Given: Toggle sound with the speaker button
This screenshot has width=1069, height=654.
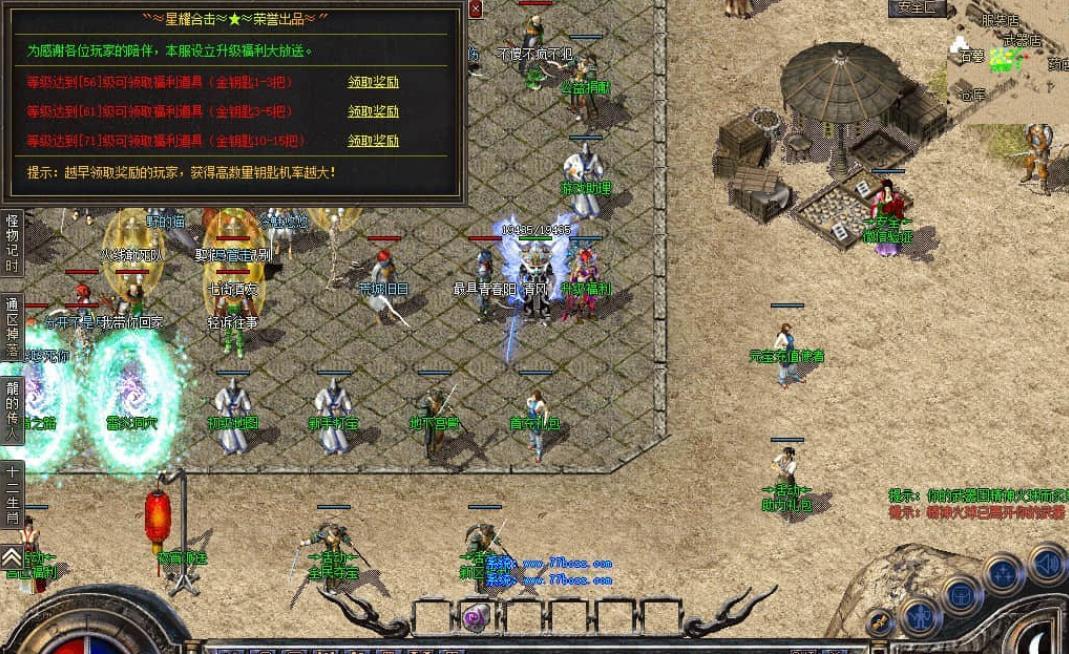Looking at the screenshot, I should (x=1046, y=563).
